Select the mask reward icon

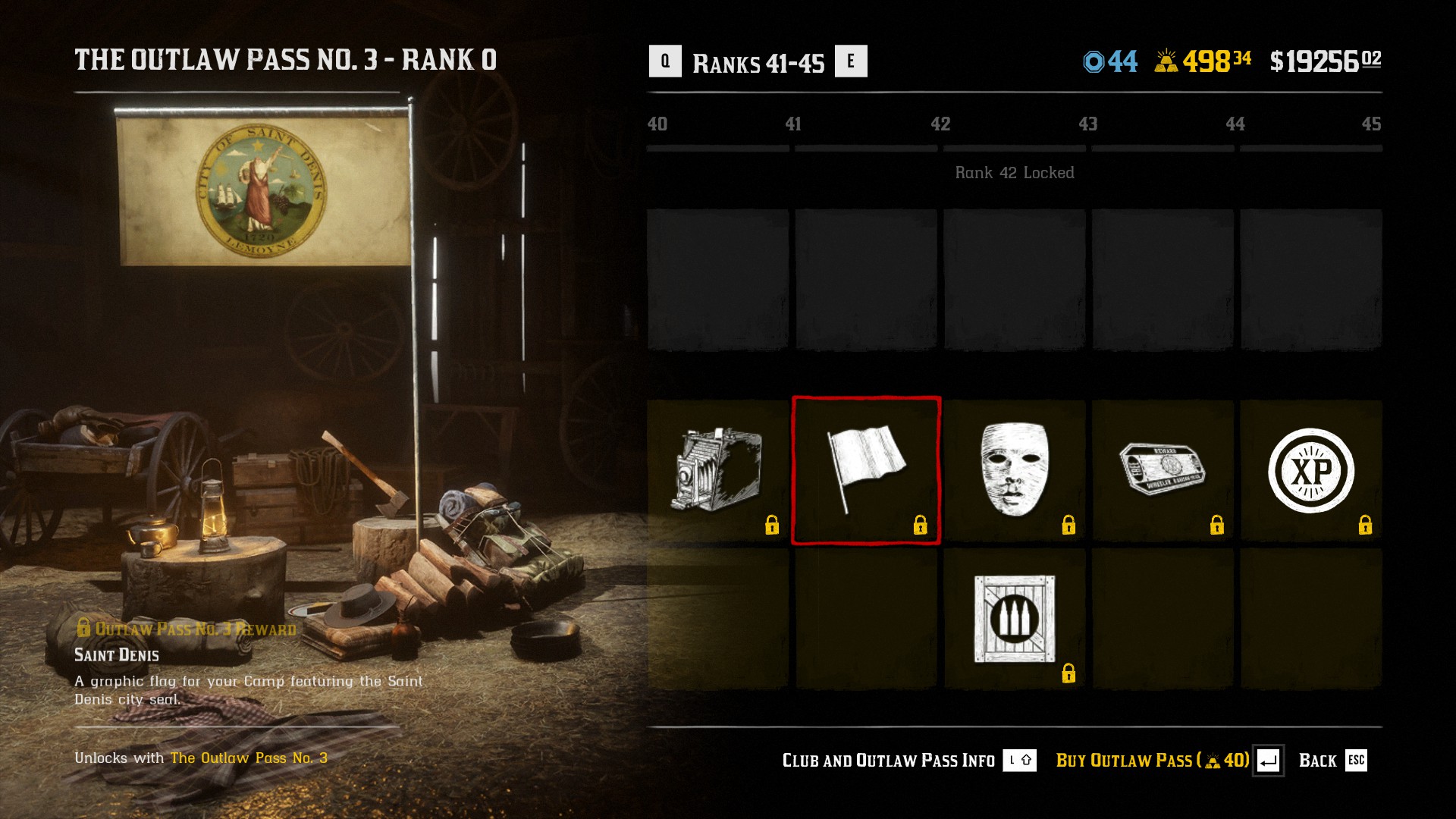1014,470
